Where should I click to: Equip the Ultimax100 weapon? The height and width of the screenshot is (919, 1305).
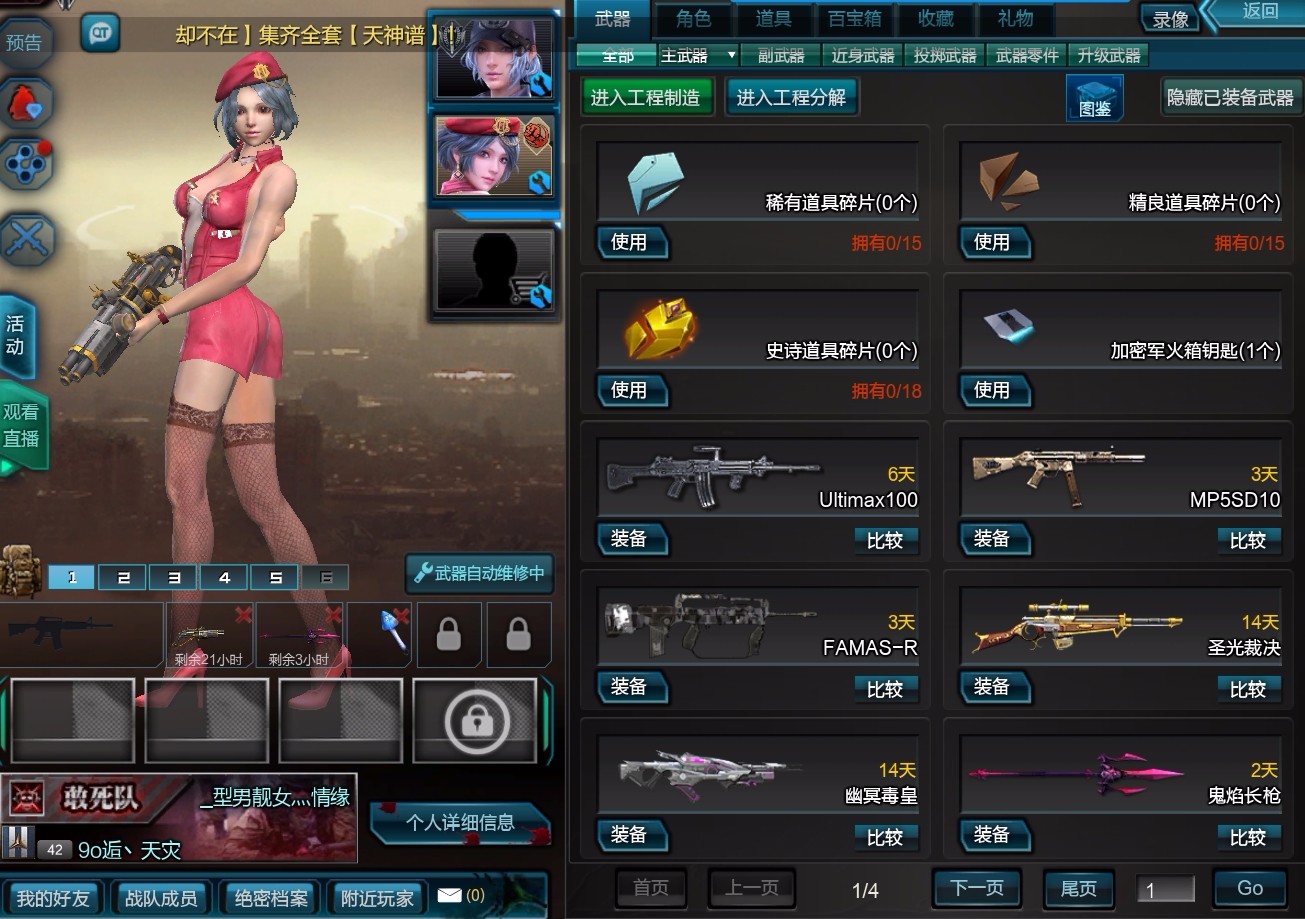coord(630,539)
